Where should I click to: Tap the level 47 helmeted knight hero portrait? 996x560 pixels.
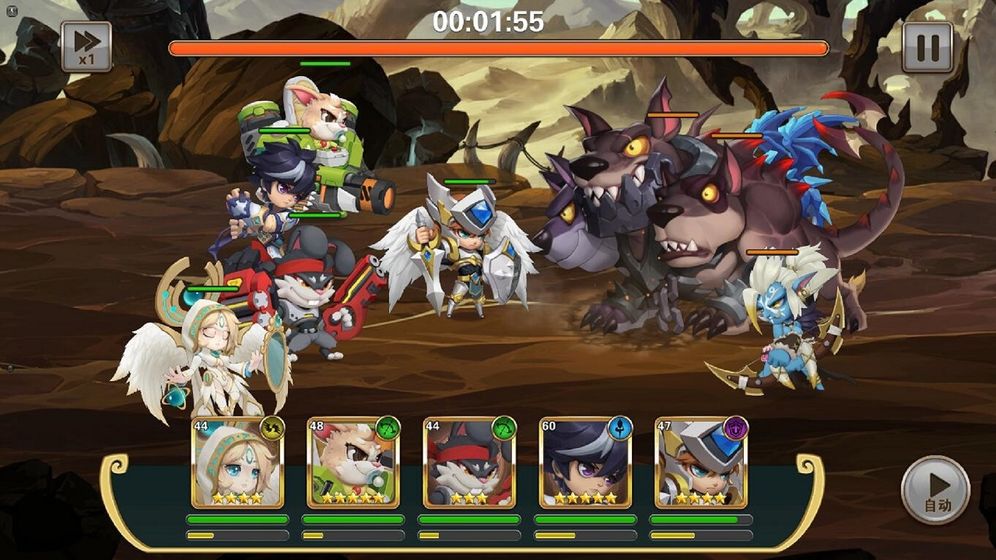701,463
